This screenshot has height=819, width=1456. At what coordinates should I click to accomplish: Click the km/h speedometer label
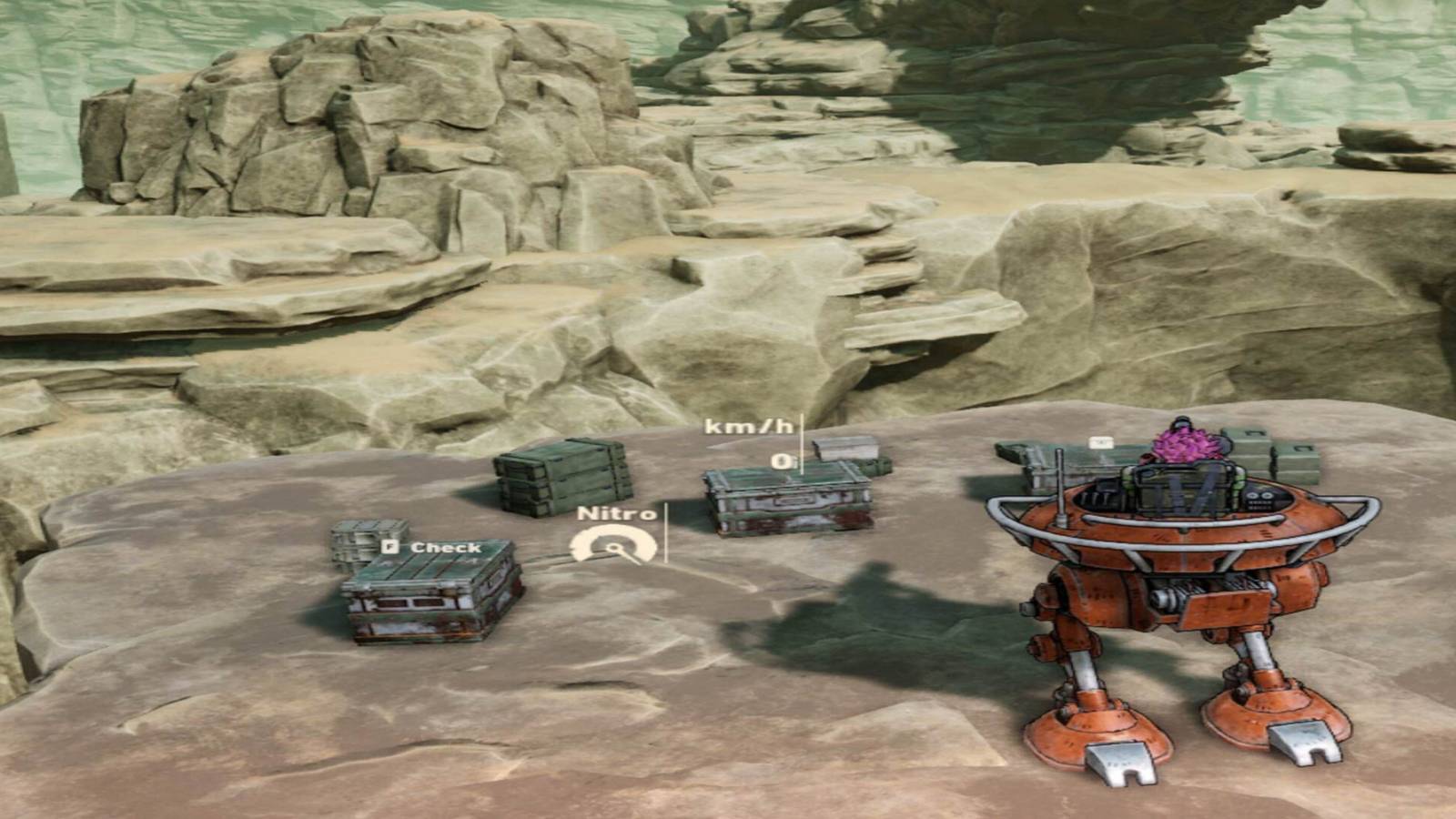[748, 425]
